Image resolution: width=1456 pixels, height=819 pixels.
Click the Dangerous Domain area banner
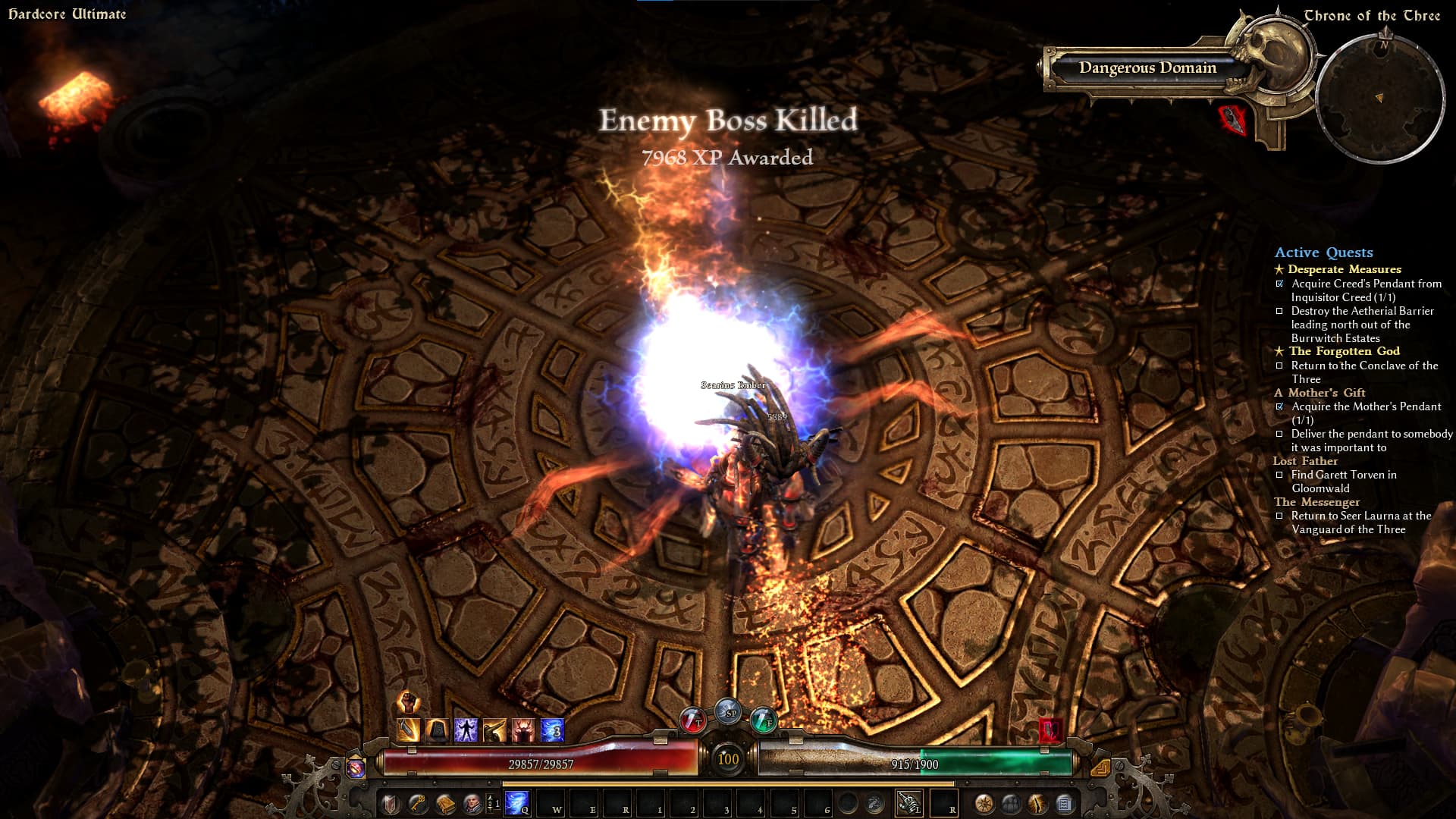pyautogui.click(x=1149, y=68)
